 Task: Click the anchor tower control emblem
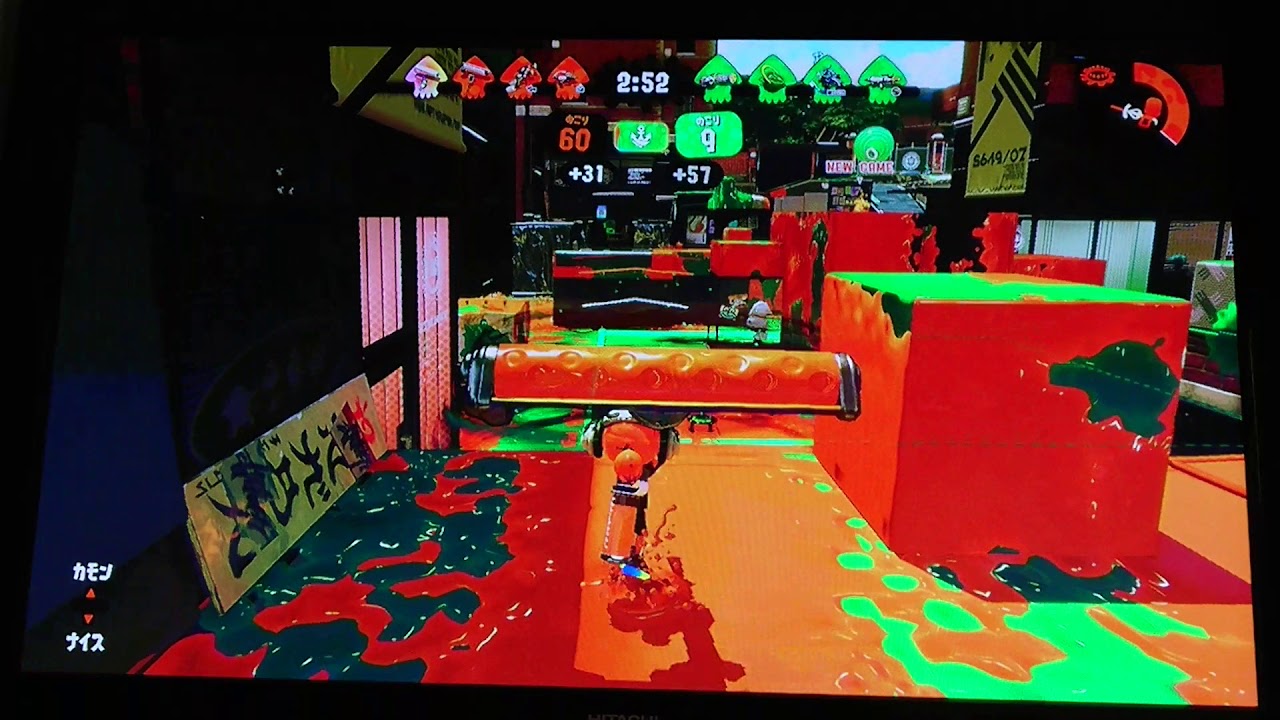(x=640, y=137)
